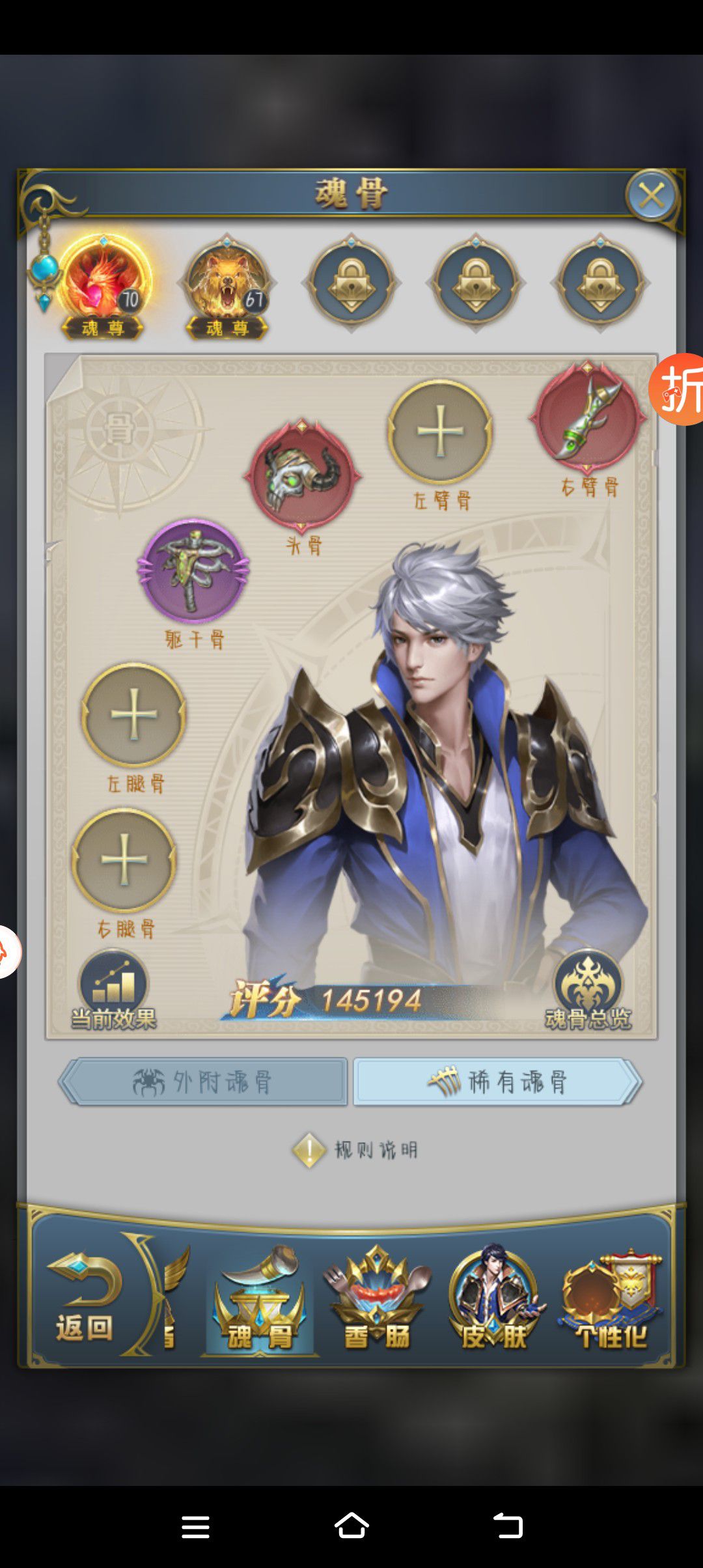
Task: Open the 个性化 personalization menu
Action: coord(611,1300)
